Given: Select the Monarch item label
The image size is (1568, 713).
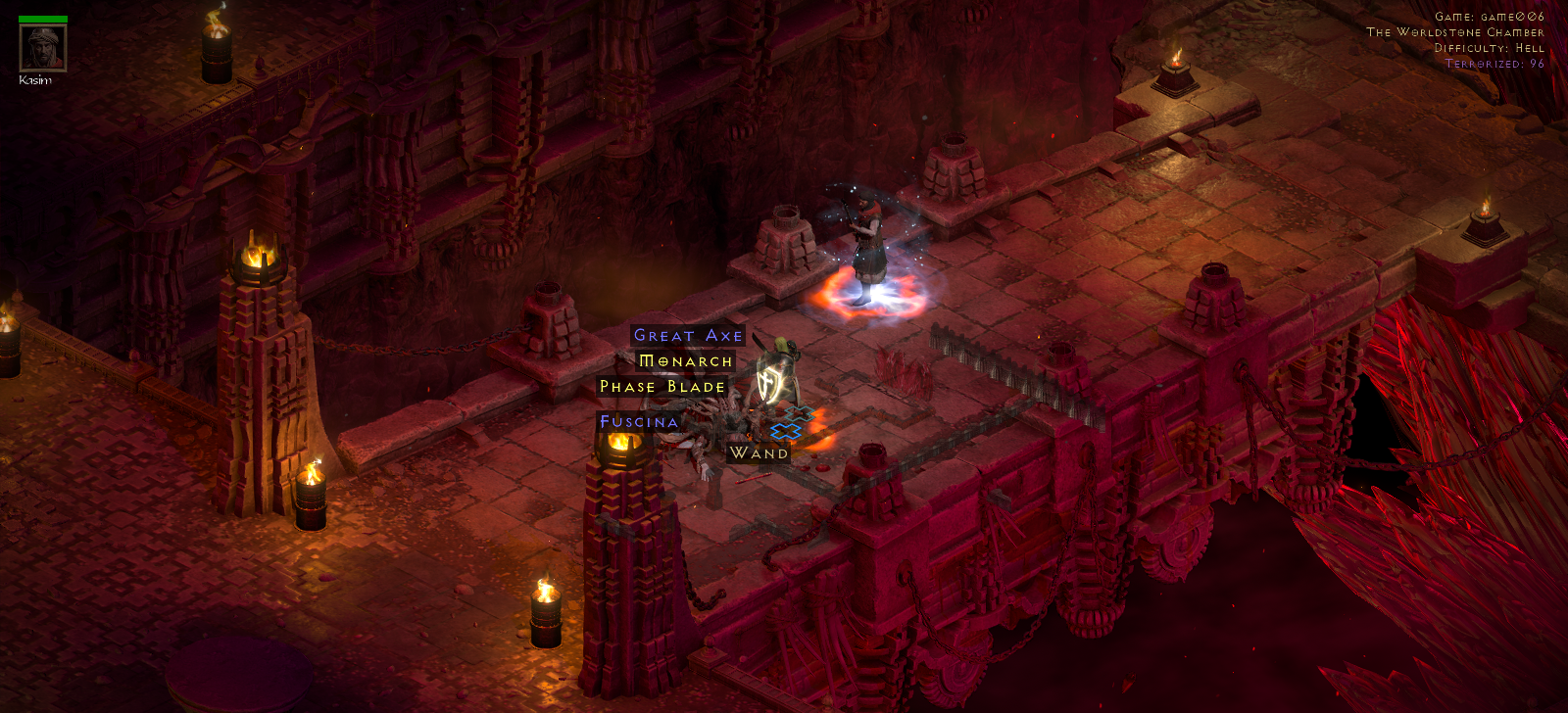Looking at the screenshot, I should point(685,361).
